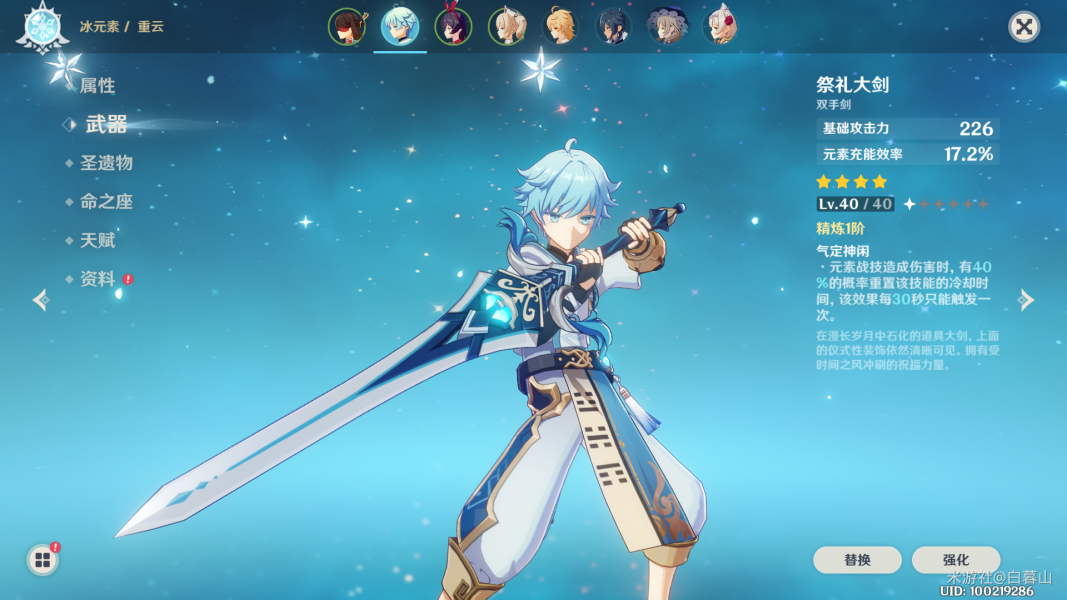
Task: Click the 替换 switch weapon button
Action: click(x=857, y=560)
